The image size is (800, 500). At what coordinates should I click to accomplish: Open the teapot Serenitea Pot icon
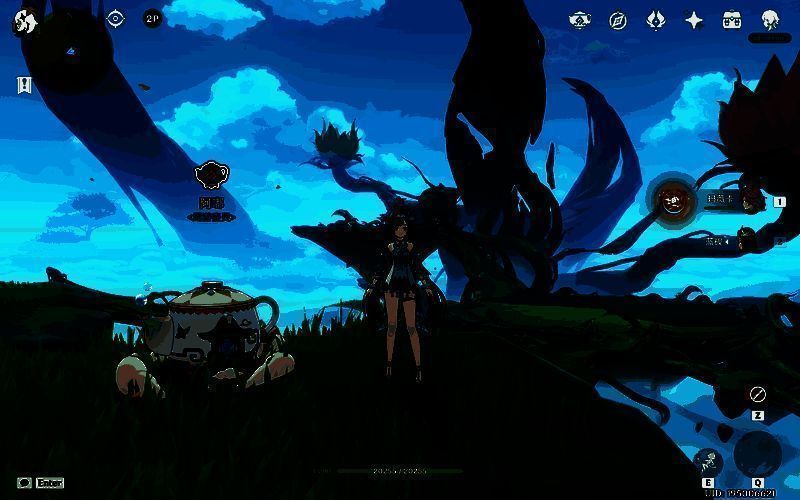[580, 19]
